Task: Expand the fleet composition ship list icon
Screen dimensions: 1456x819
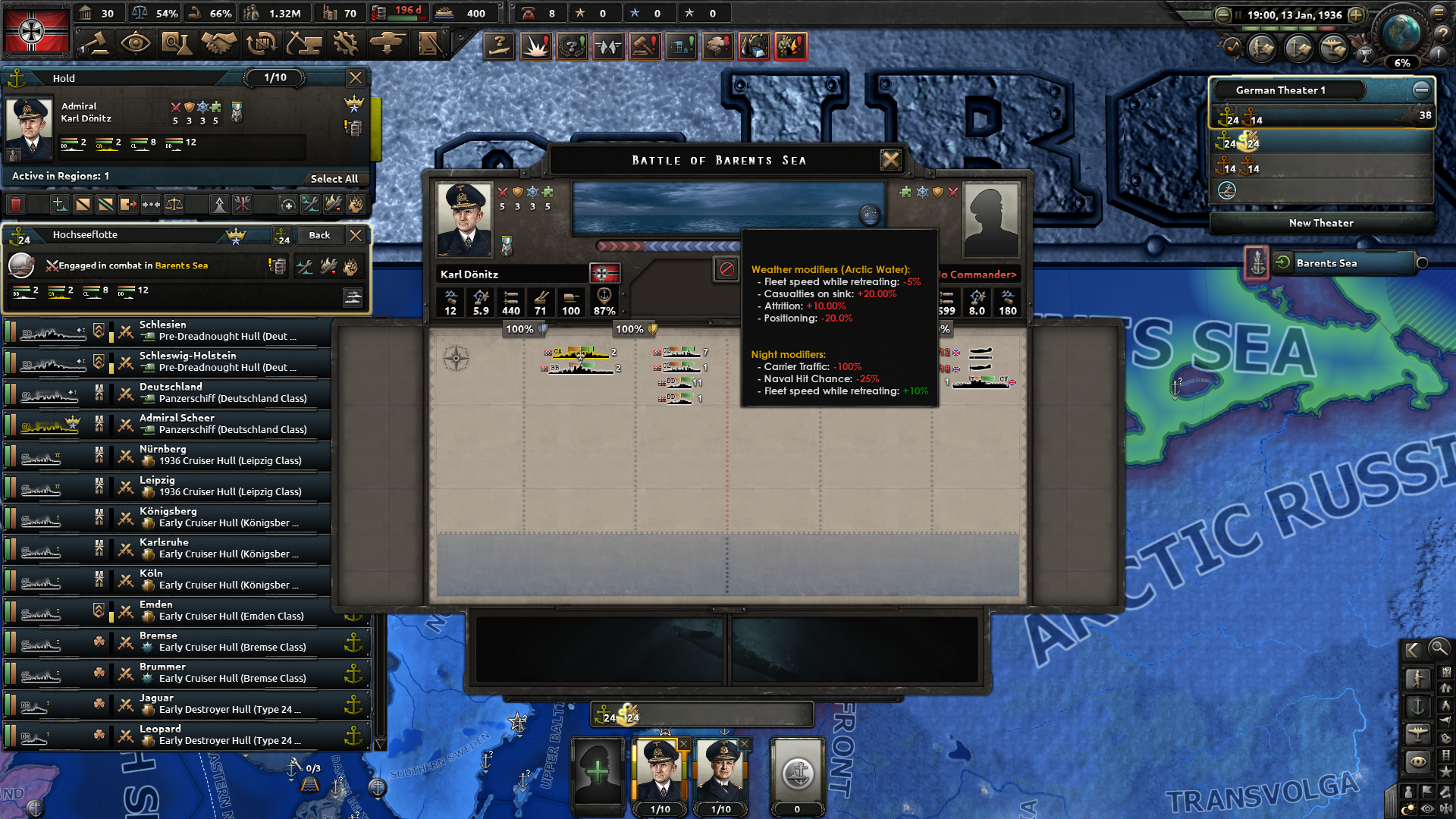Action: [x=353, y=298]
